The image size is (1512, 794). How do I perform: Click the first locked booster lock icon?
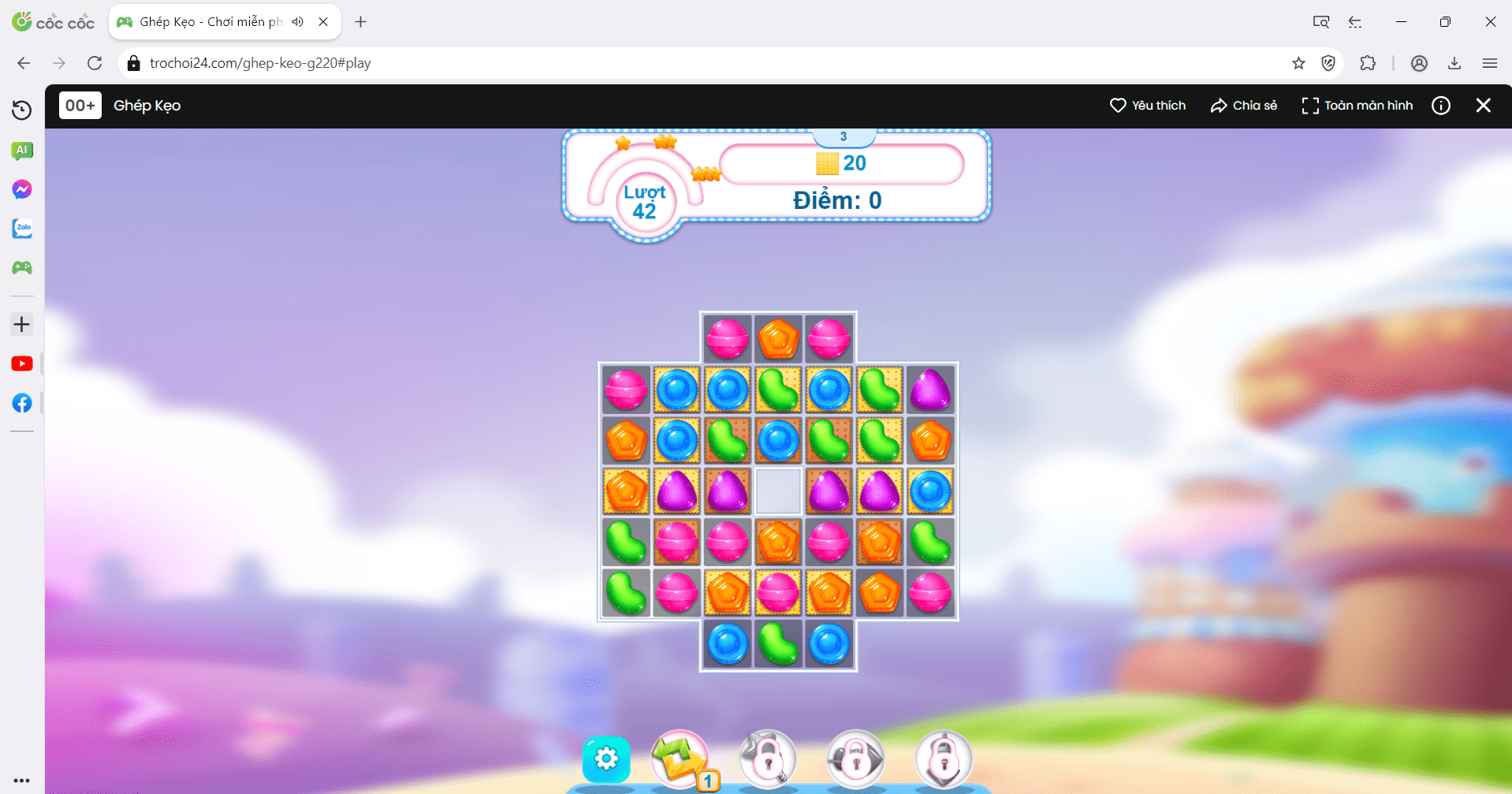pyautogui.click(x=767, y=758)
